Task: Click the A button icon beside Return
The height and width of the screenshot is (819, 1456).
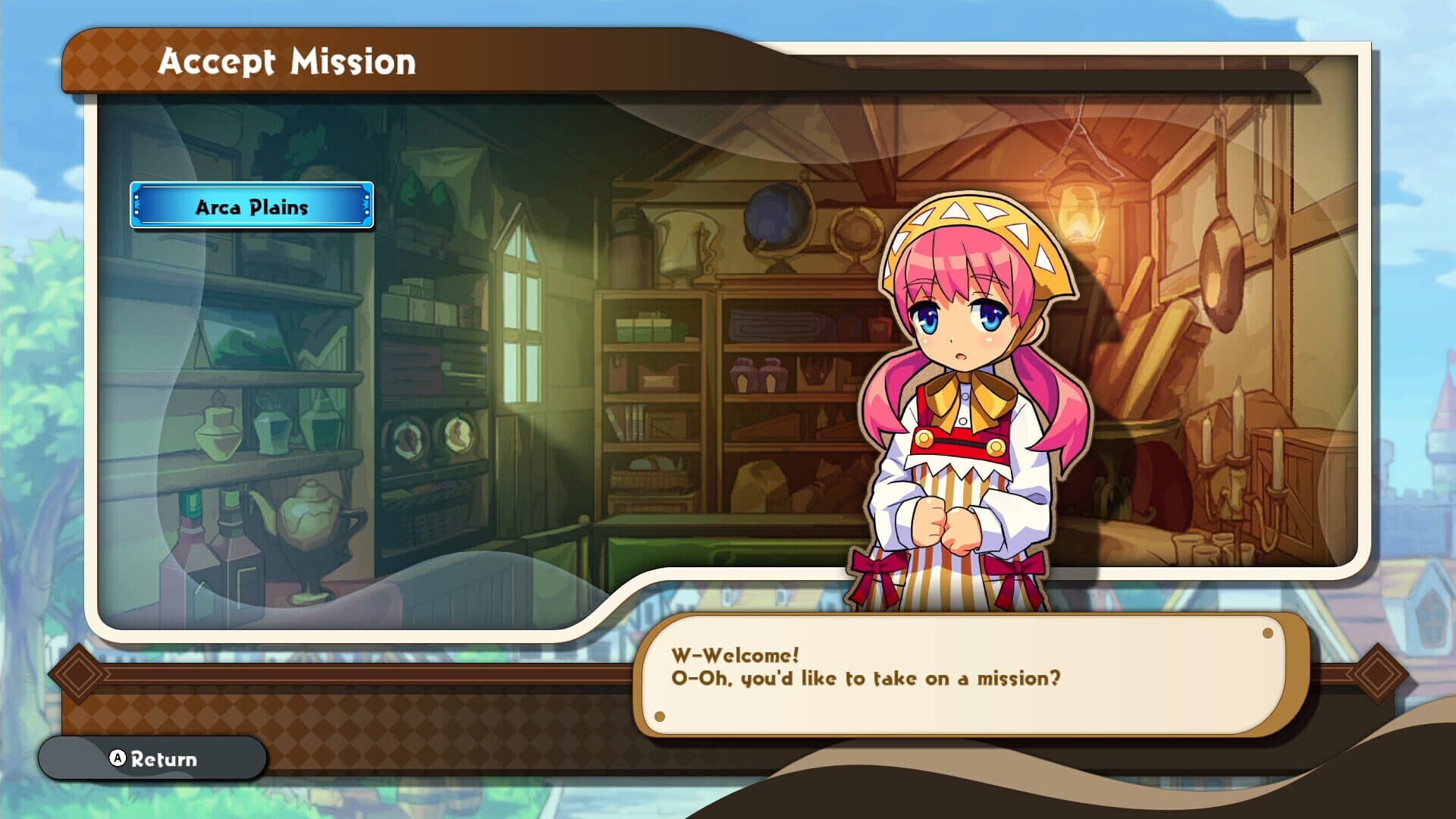Action: click(118, 758)
